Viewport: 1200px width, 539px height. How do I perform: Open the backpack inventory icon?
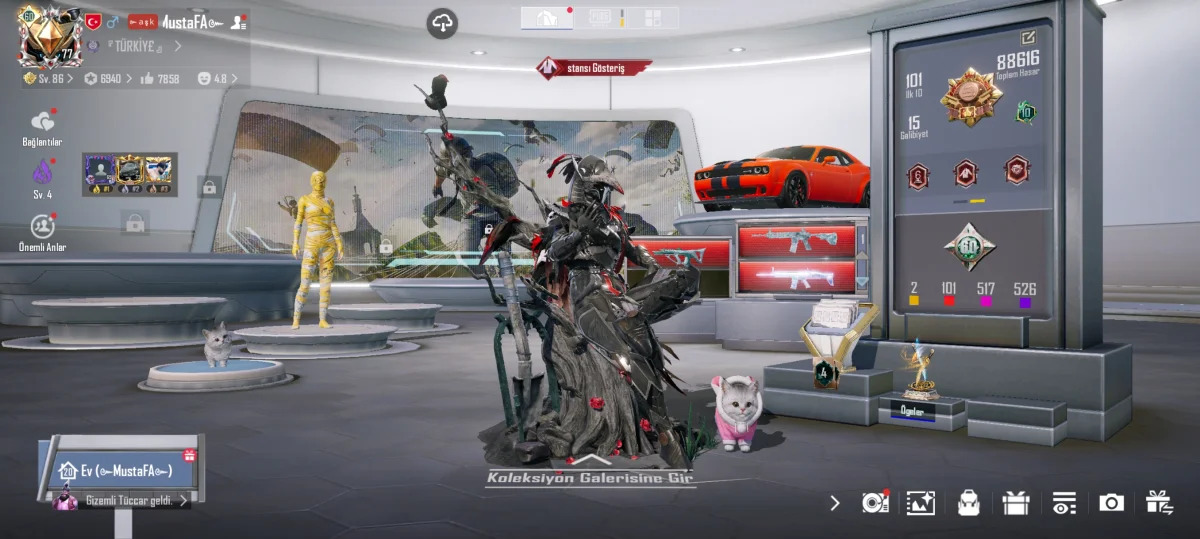pos(967,503)
